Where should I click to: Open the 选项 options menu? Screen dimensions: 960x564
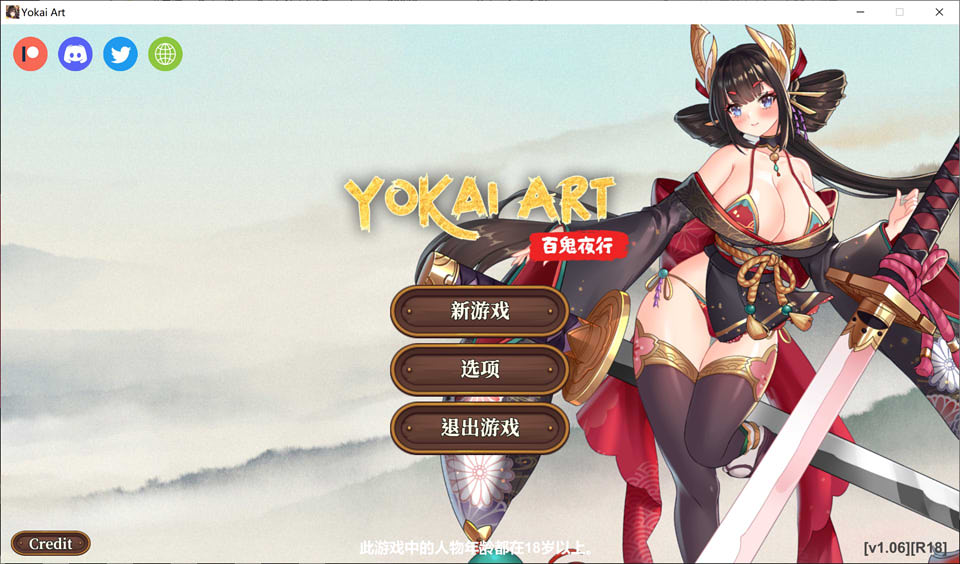480,369
